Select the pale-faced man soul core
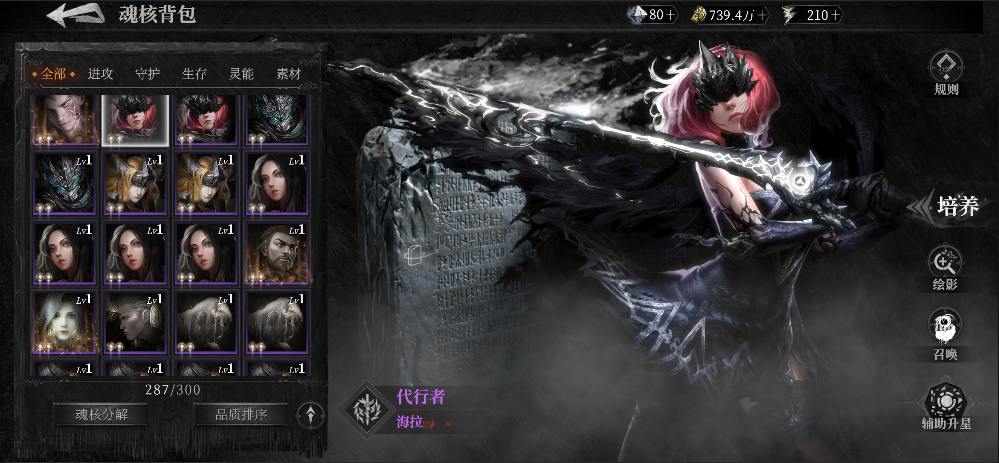Viewport: 999px width, 463px height. click(x=64, y=119)
